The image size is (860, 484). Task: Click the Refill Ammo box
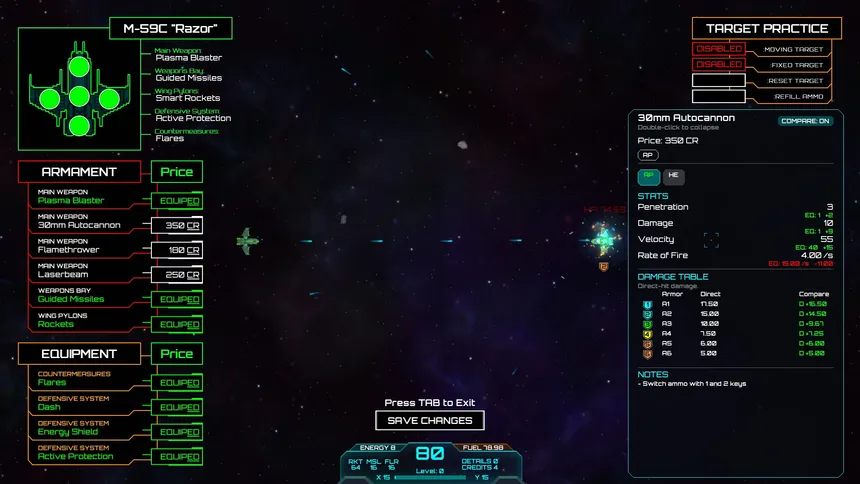pyautogui.click(x=718, y=97)
